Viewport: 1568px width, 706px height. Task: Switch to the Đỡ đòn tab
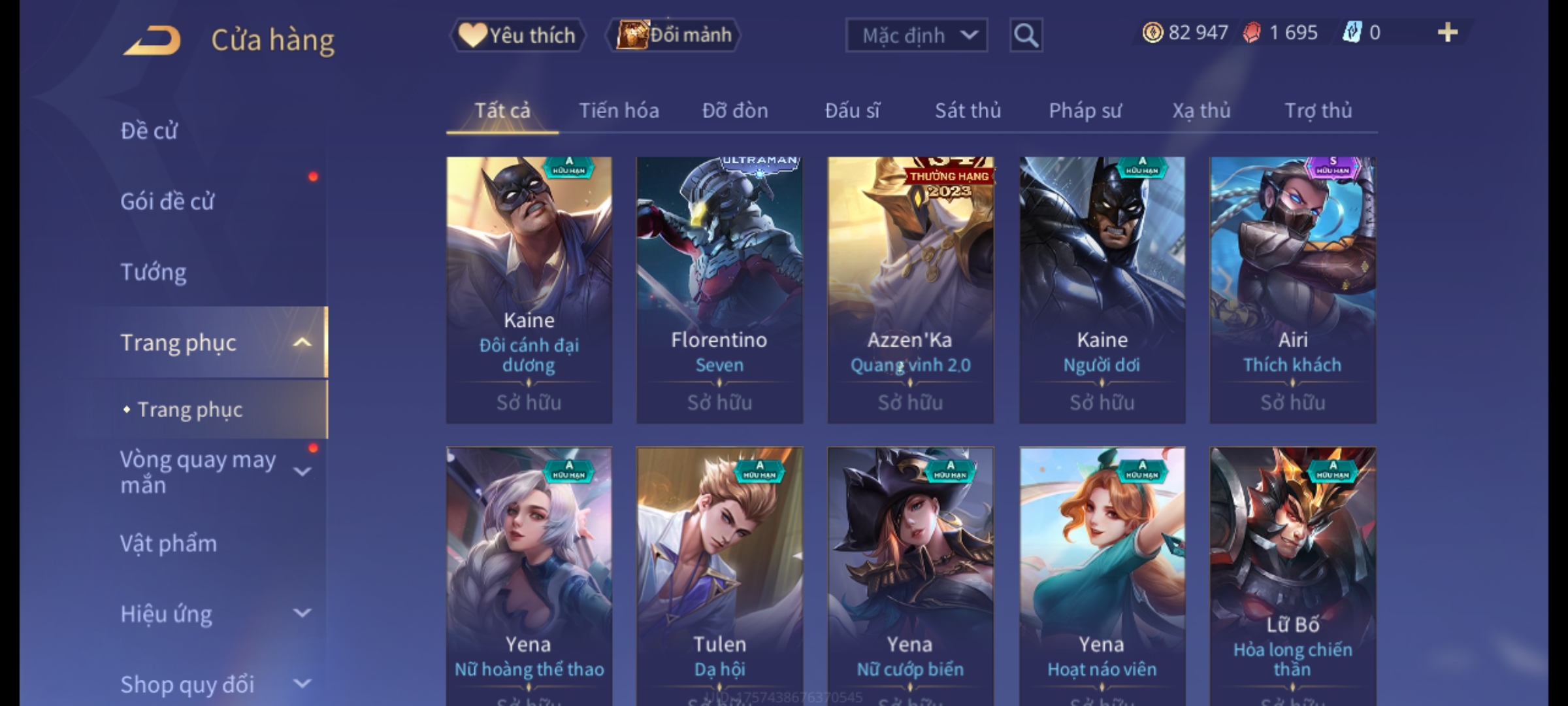735,110
